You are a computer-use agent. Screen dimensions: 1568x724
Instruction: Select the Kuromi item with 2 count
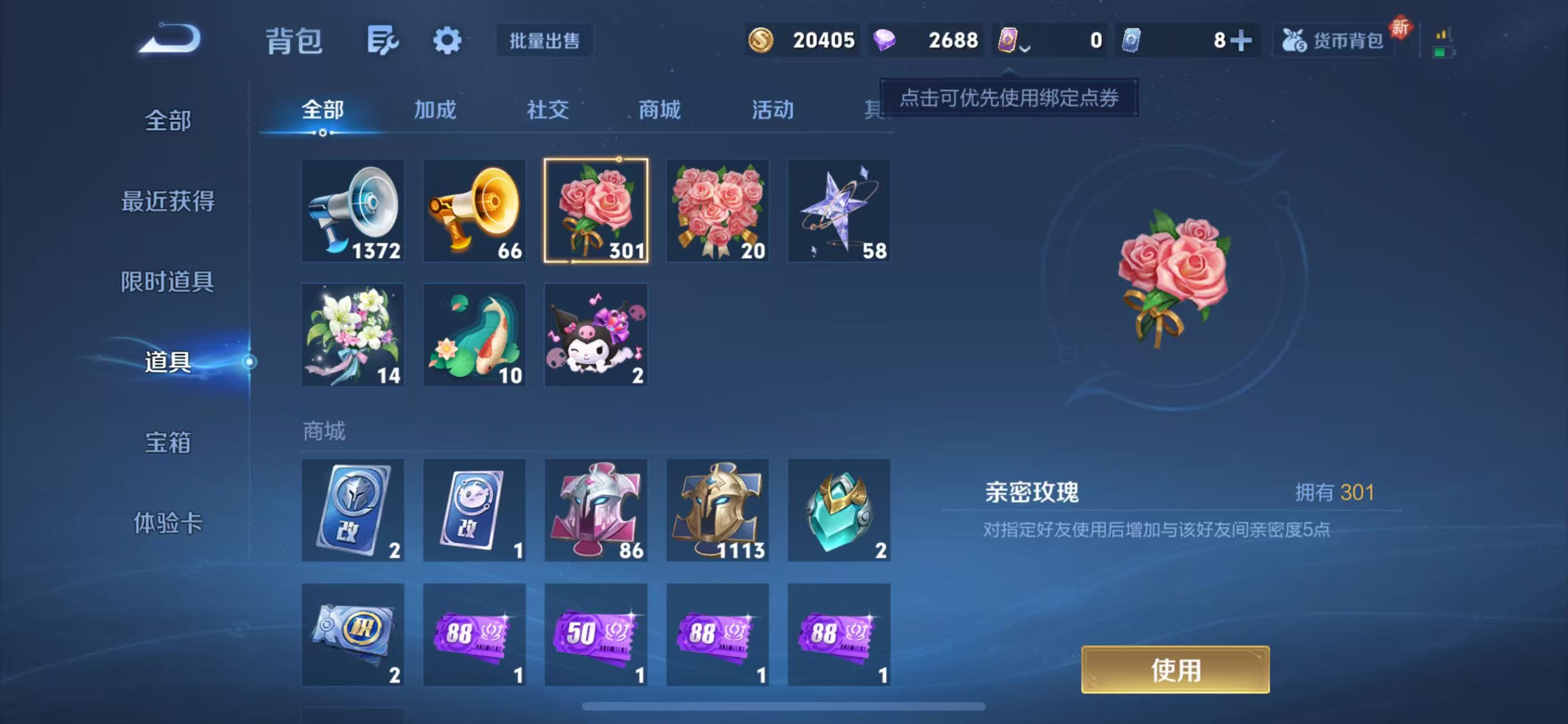pyautogui.click(x=595, y=335)
